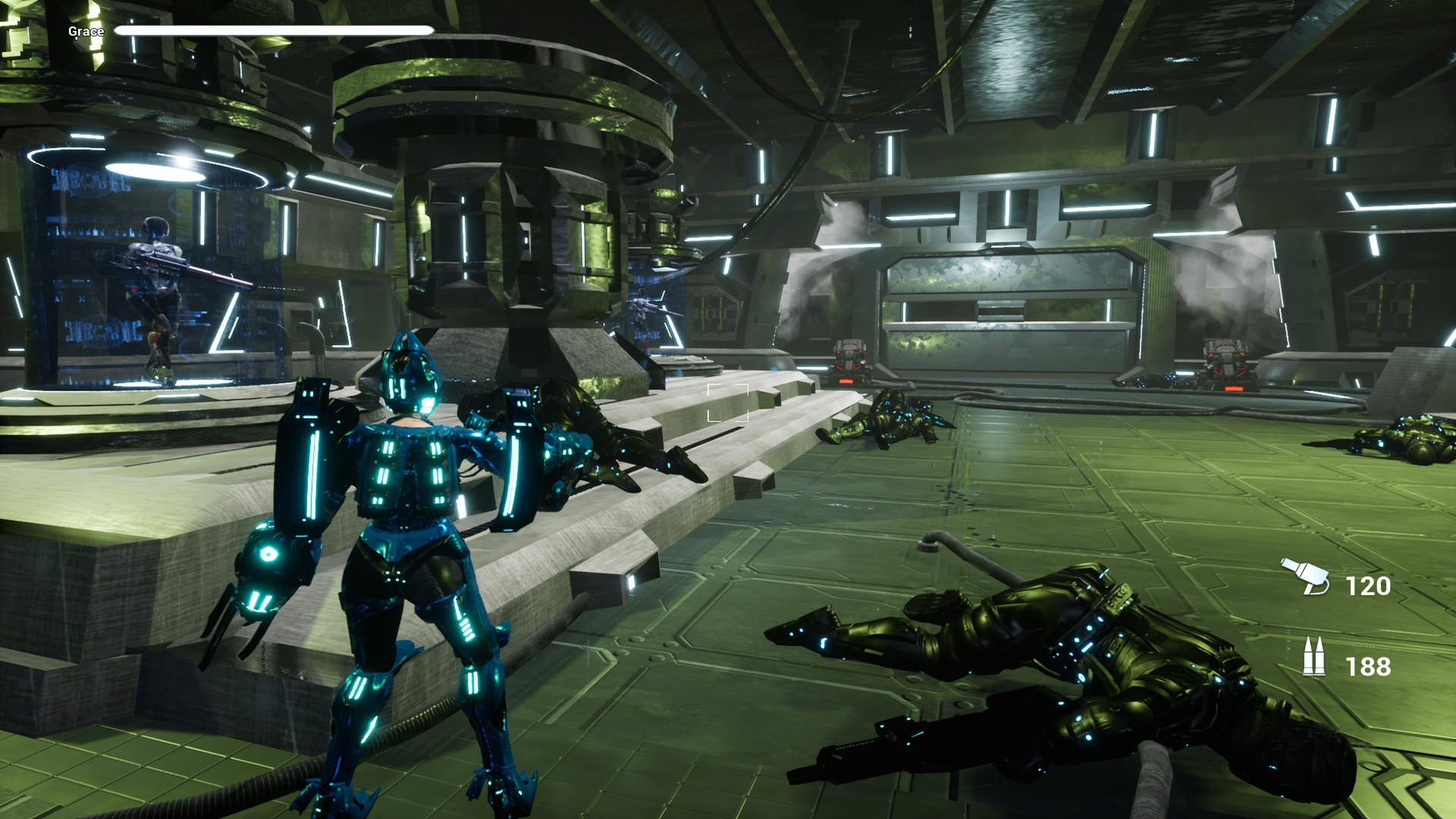Screen dimensions: 1456x819
Task: Click the name label Grace
Action: (85, 32)
